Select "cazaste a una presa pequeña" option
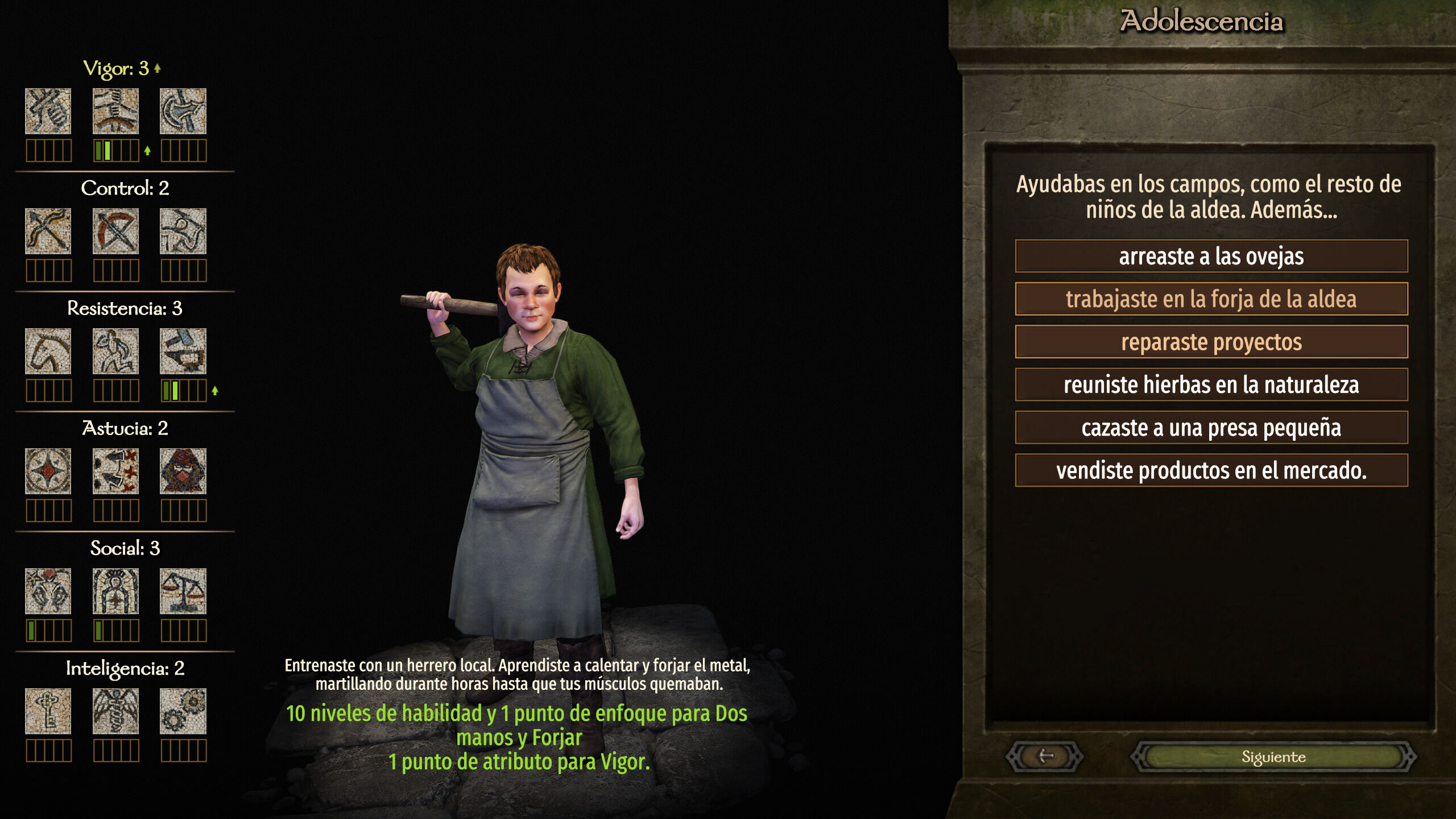1456x819 pixels. point(1211,428)
